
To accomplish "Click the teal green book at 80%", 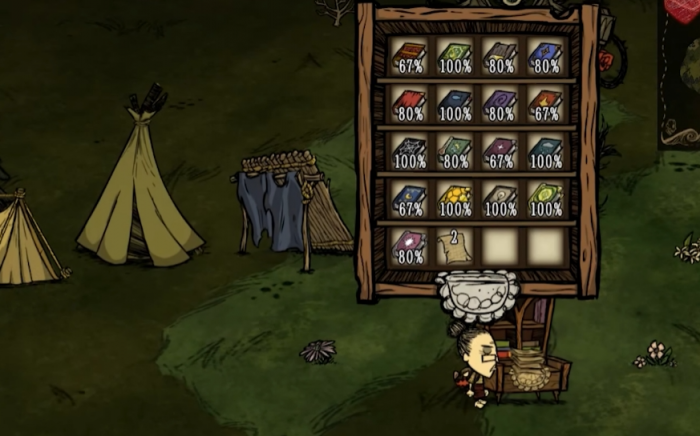I will click(x=454, y=152).
